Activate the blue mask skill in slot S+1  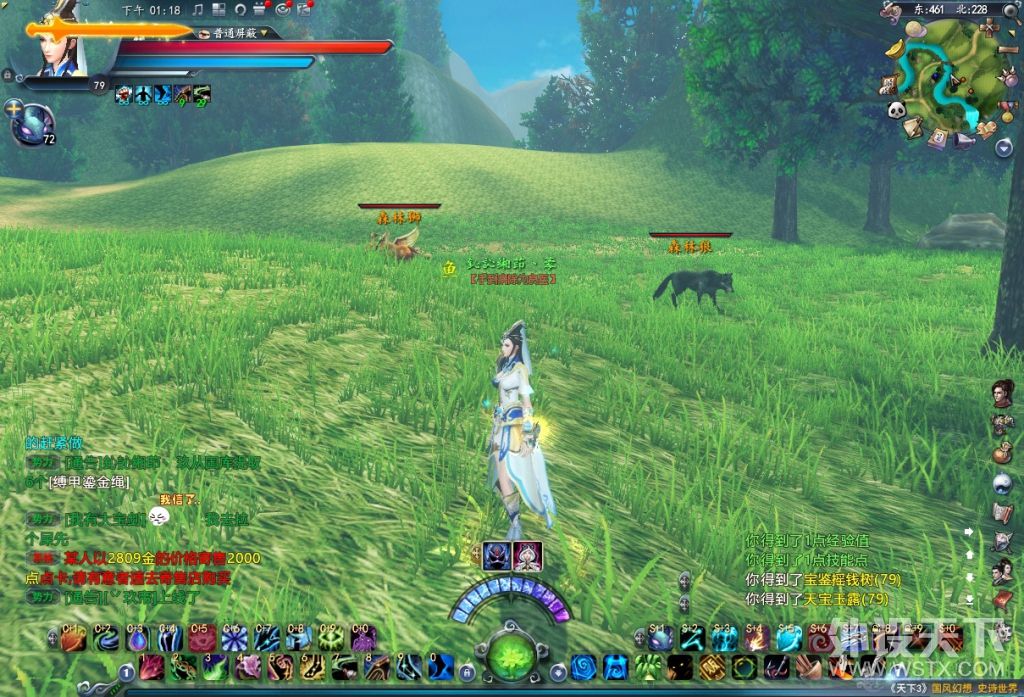pos(661,638)
